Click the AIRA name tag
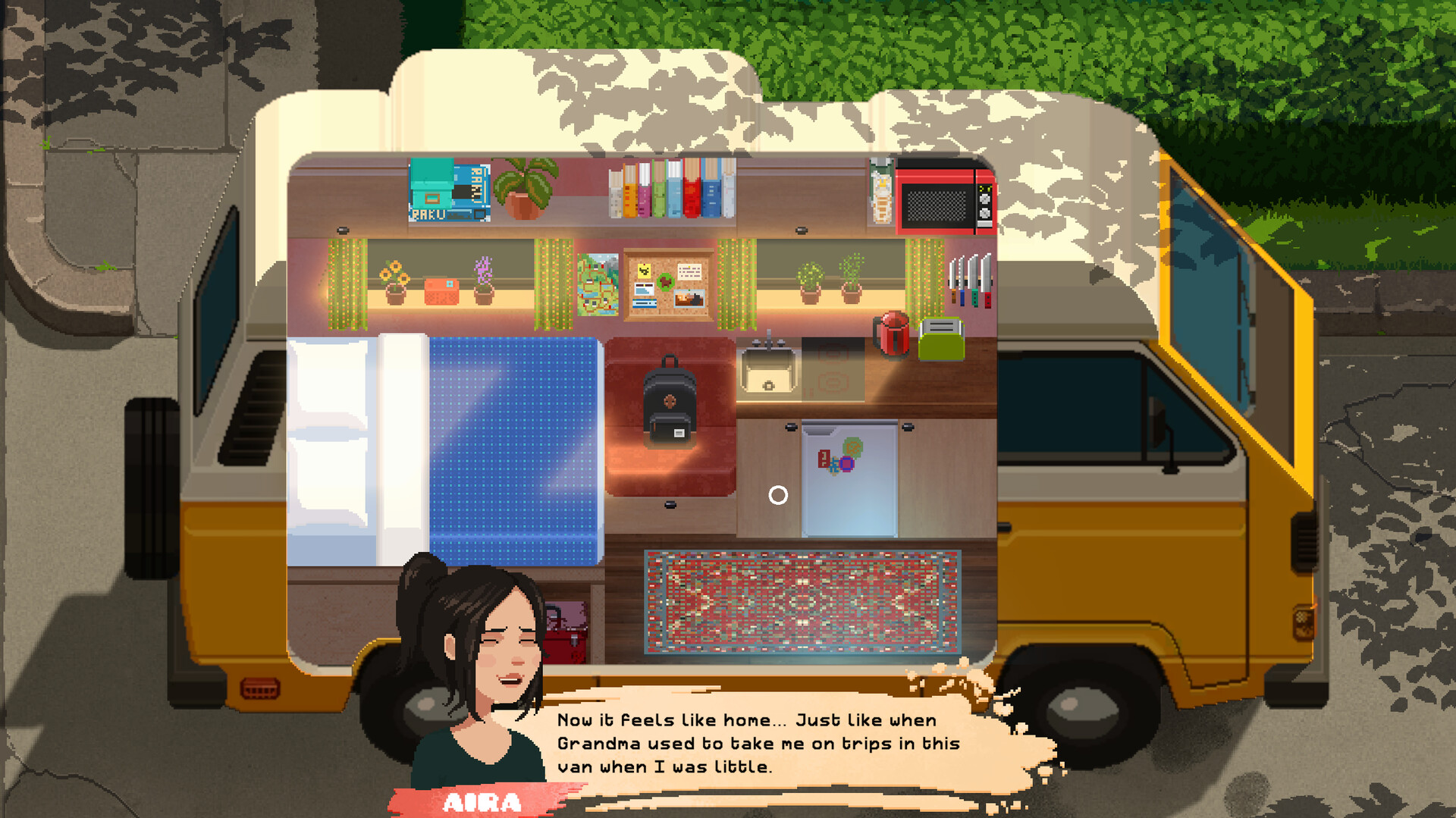The width and height of the screenshot is (1456, 818). 483,801
